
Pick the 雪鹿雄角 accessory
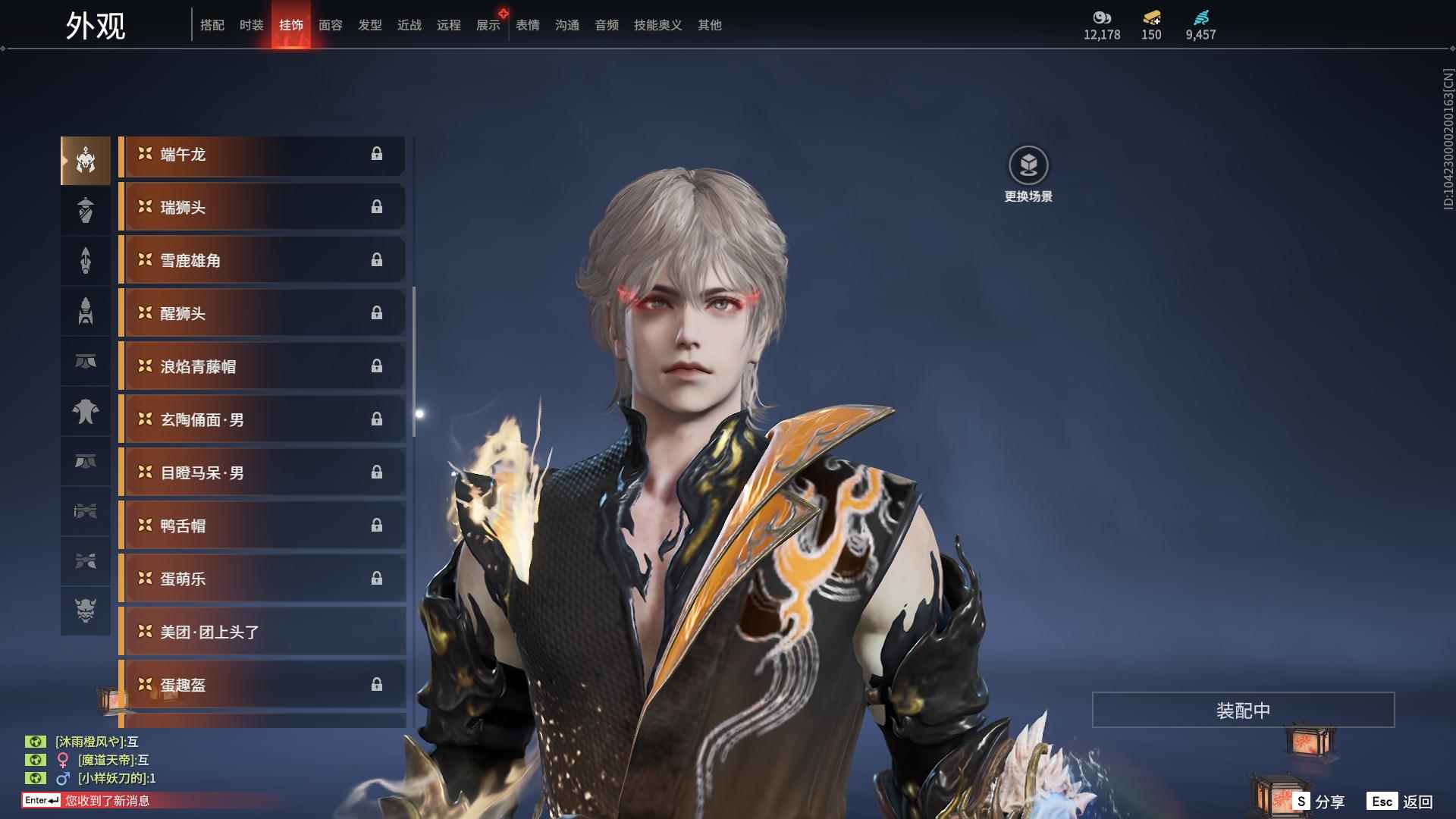coord(262,261)
